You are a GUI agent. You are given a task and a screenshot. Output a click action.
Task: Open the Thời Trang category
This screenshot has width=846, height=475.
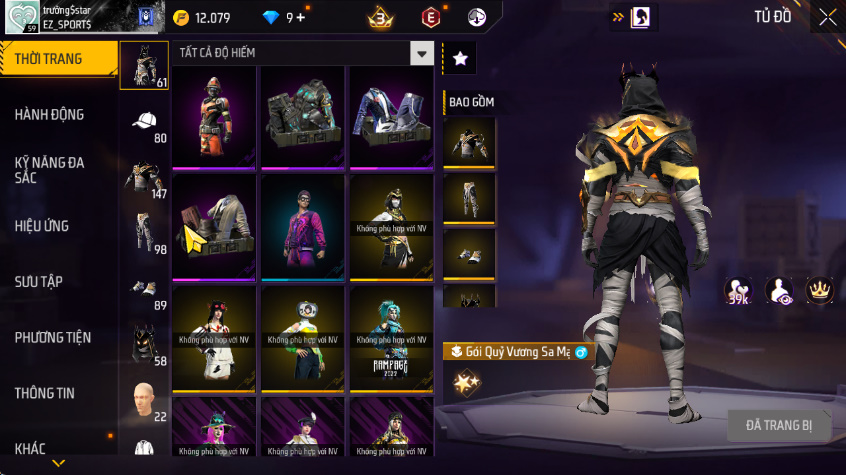click(x=50, y=59)
